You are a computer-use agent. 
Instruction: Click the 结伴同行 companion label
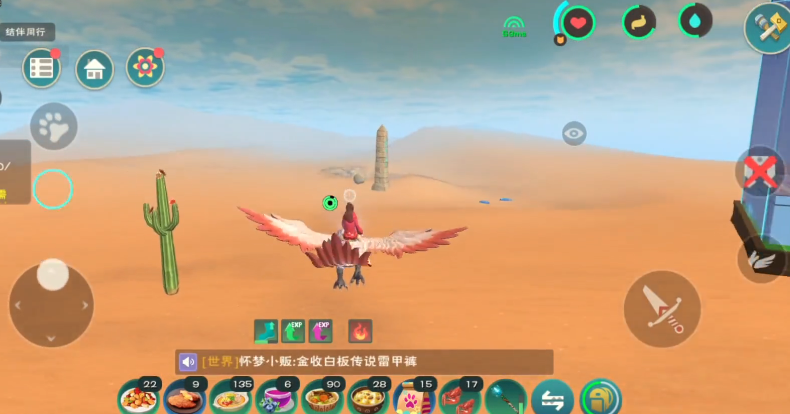[27, 32]
